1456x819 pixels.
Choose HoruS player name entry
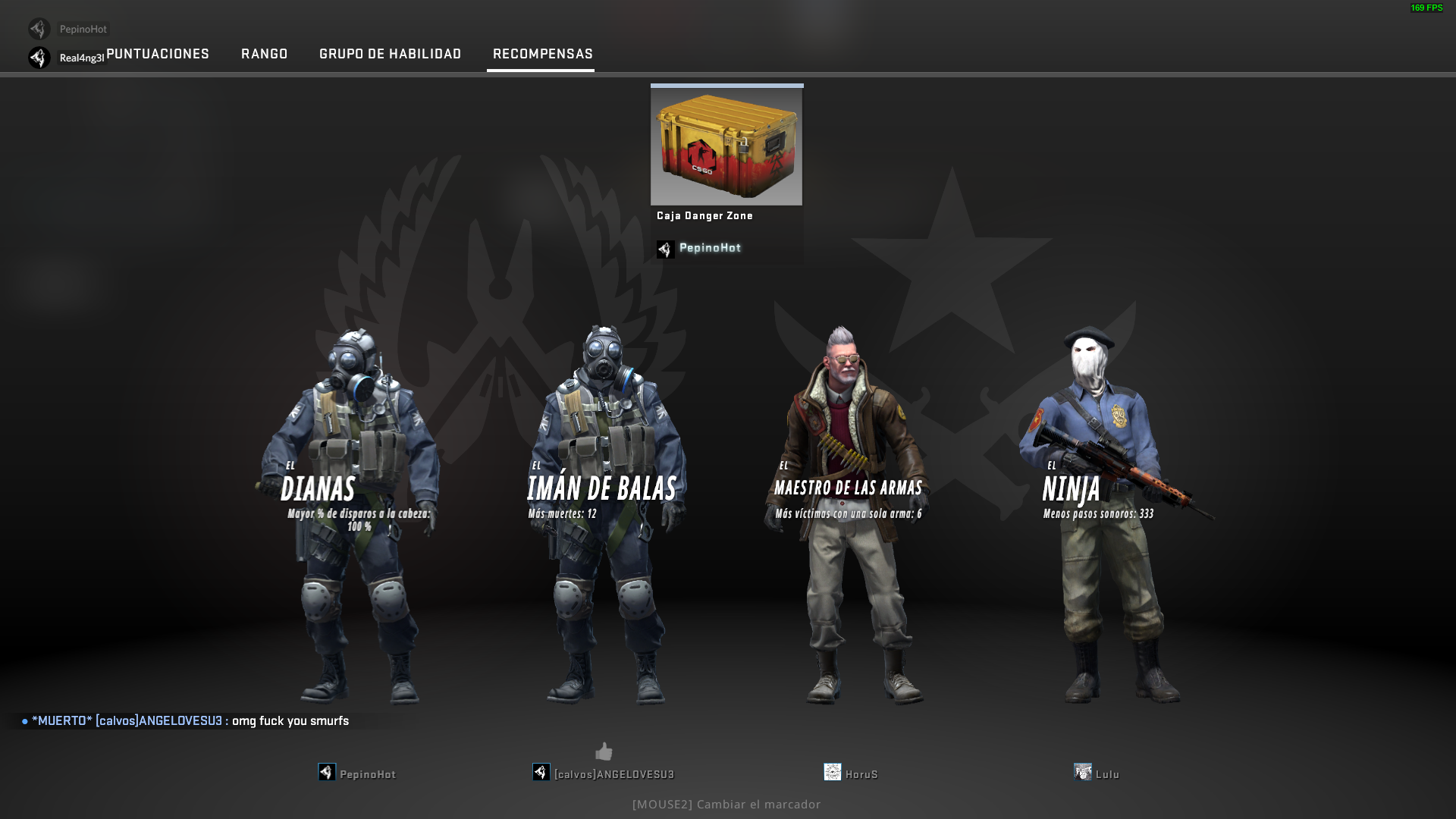tap(861, 774)
